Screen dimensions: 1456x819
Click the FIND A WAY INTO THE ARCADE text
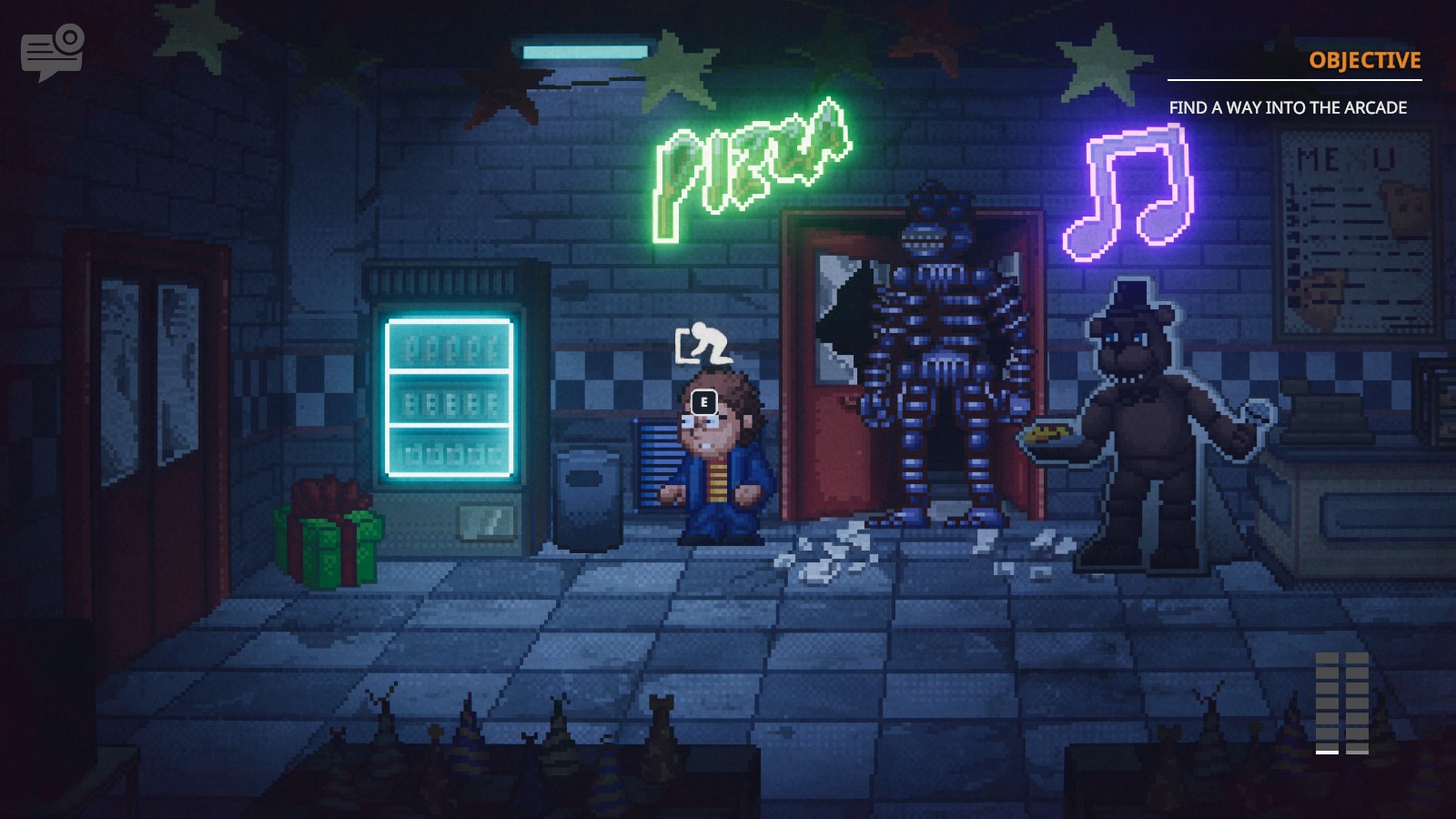coord(1289,106)
